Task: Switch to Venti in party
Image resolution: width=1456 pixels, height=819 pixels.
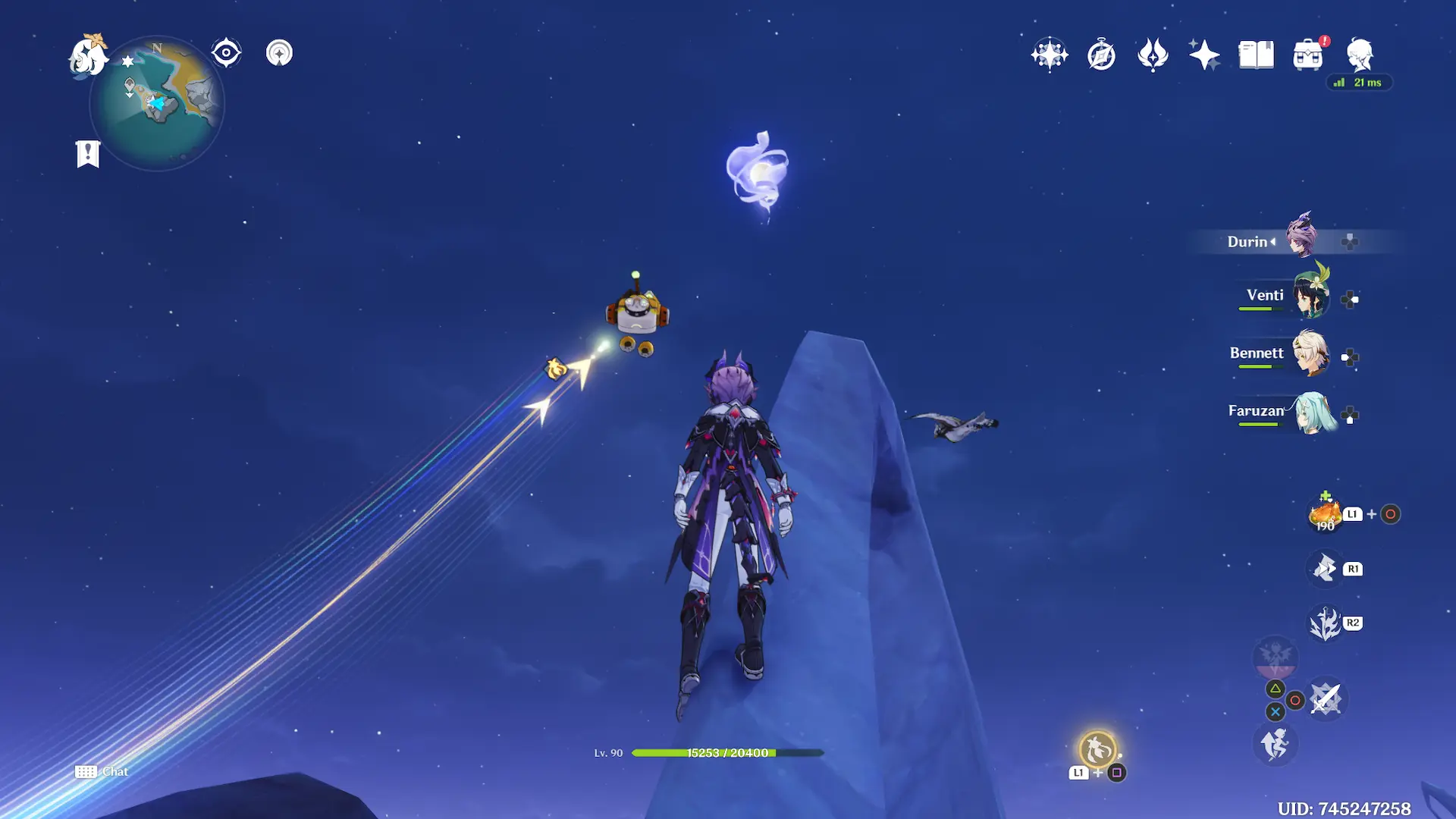Action: pos(1310,297)
